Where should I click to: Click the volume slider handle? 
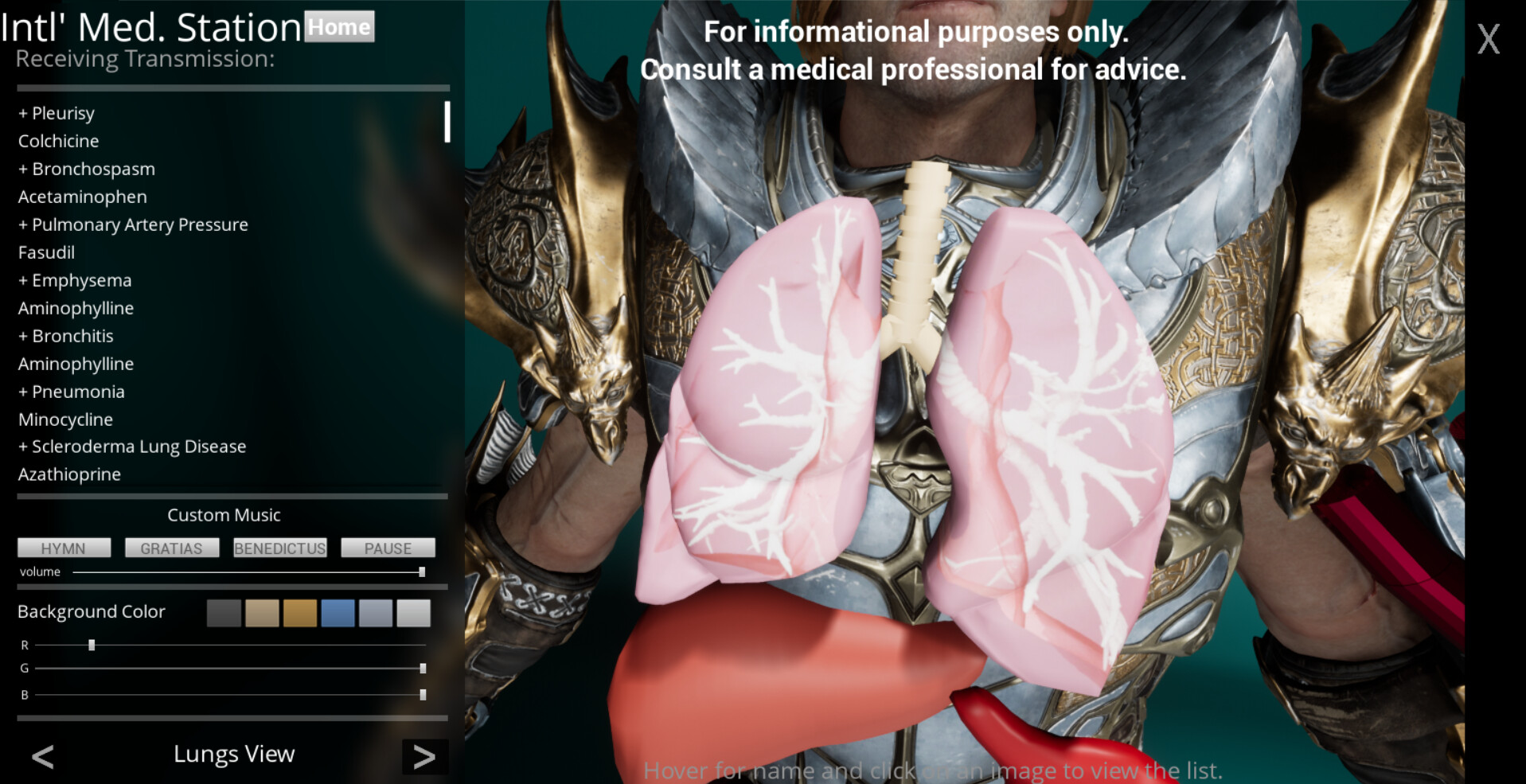[x=423, y=571]
